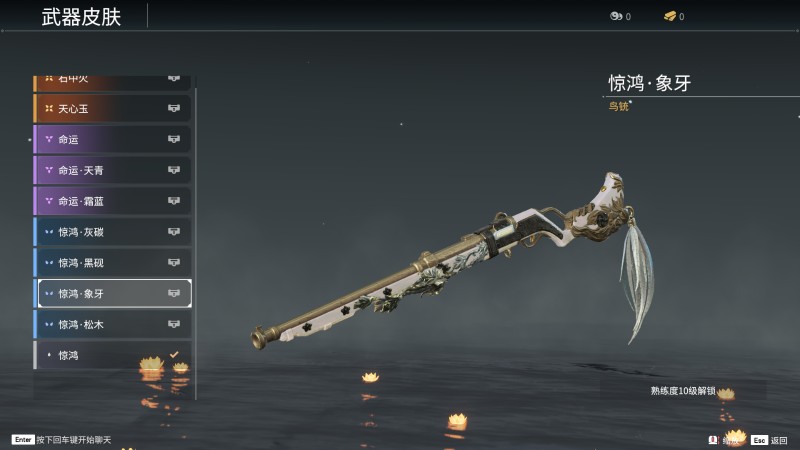Select the 命运·天青 skin

click(112, 170)
